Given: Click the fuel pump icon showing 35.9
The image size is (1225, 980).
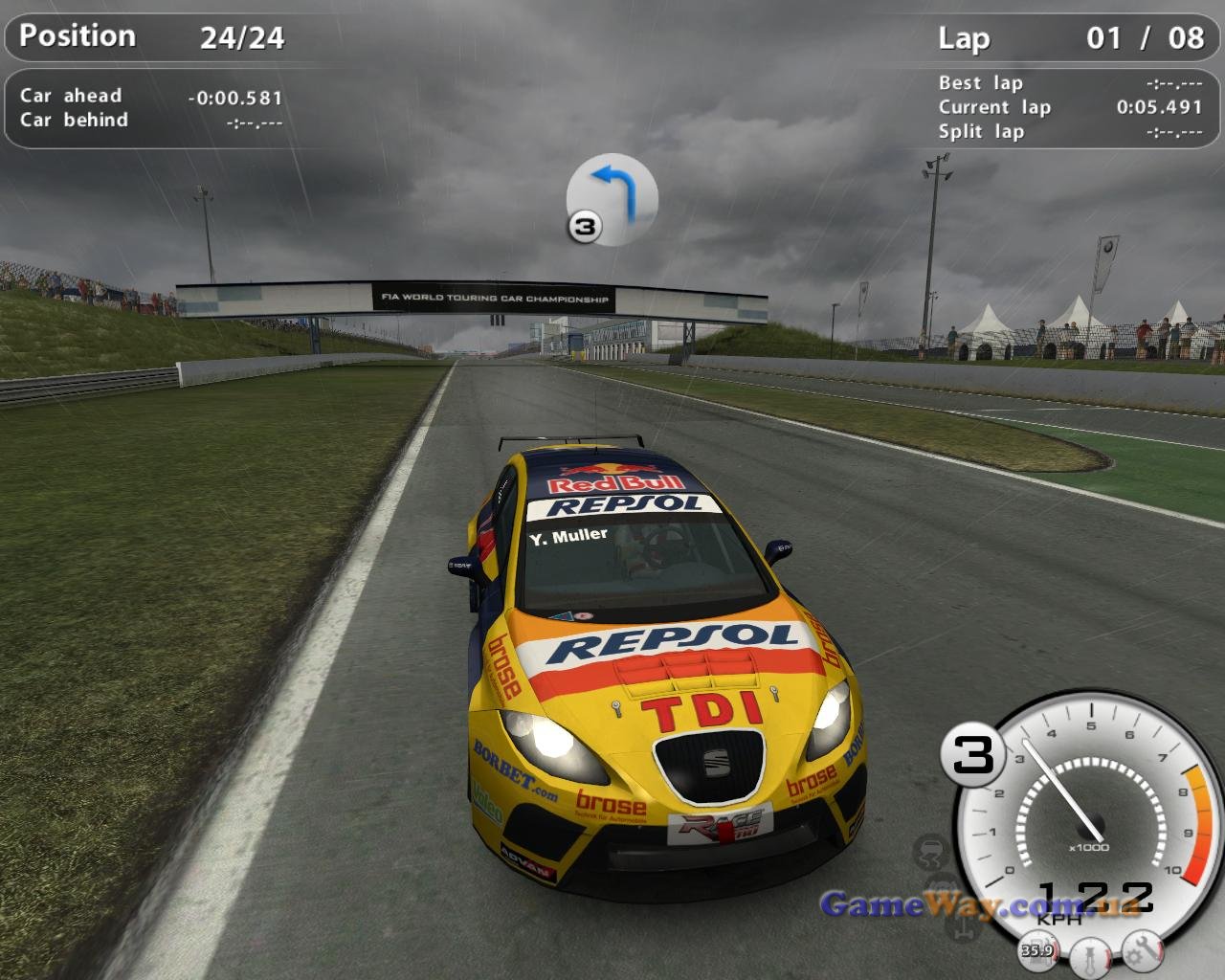Looking at the screenshot, I should point(1037,947).
